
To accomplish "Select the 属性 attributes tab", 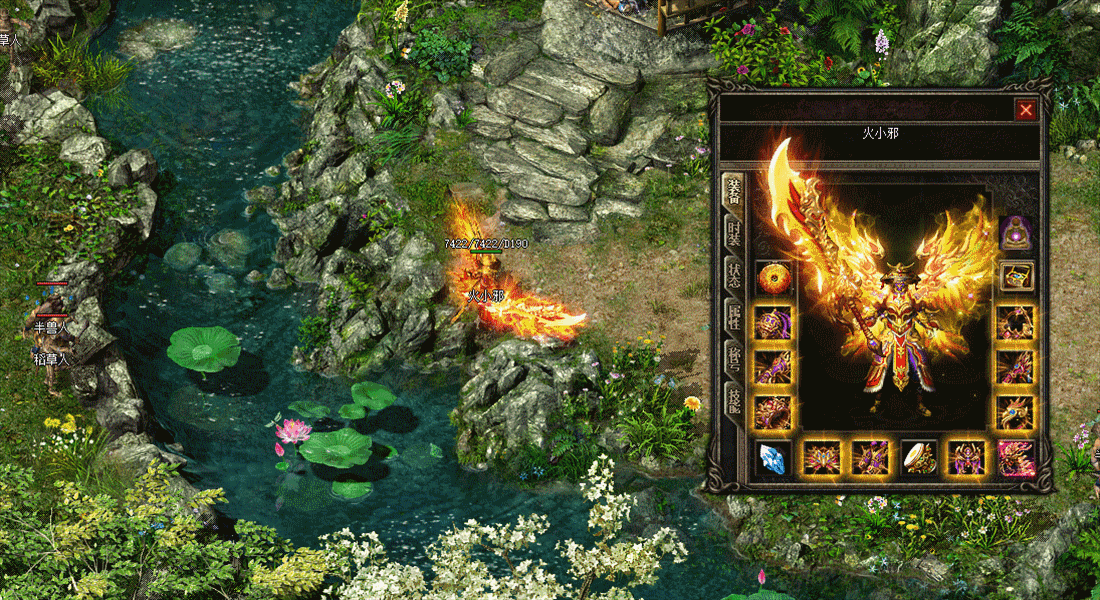I will (x=733, y=319).
